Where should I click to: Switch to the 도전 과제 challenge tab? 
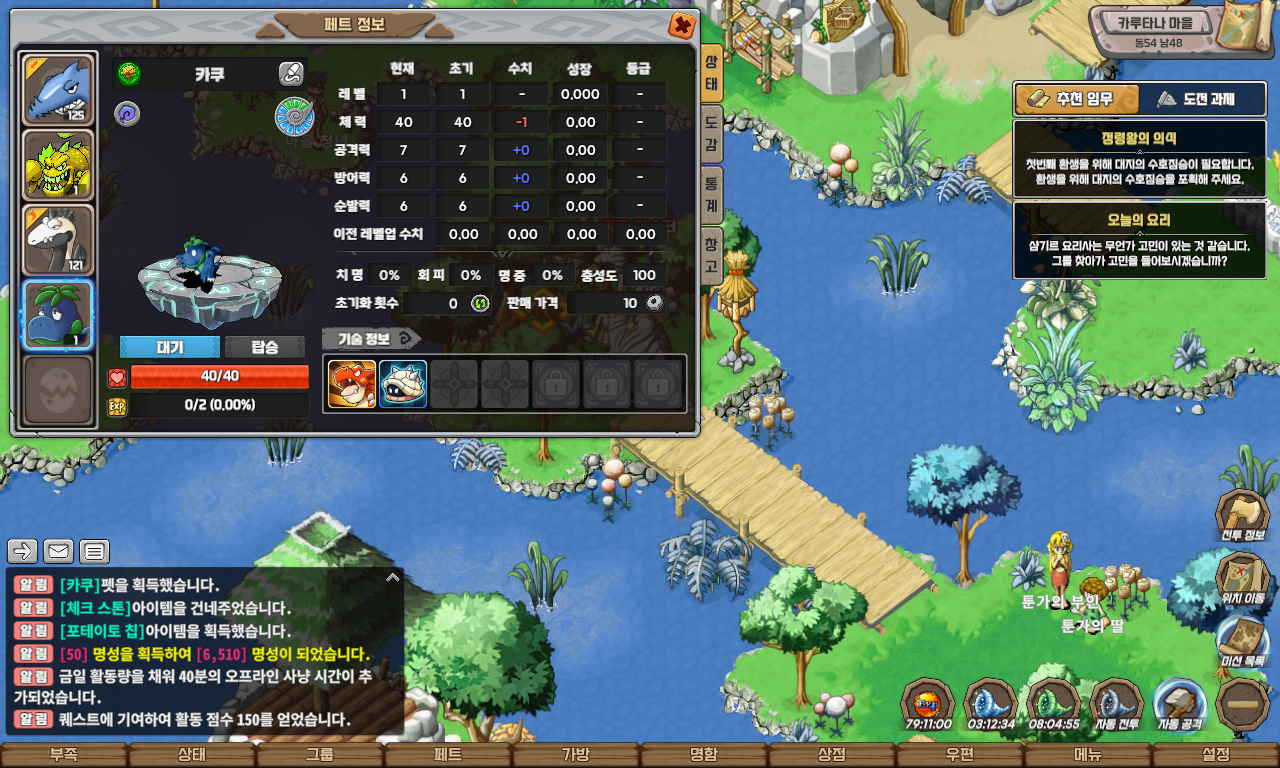[x=1196, y=99]
